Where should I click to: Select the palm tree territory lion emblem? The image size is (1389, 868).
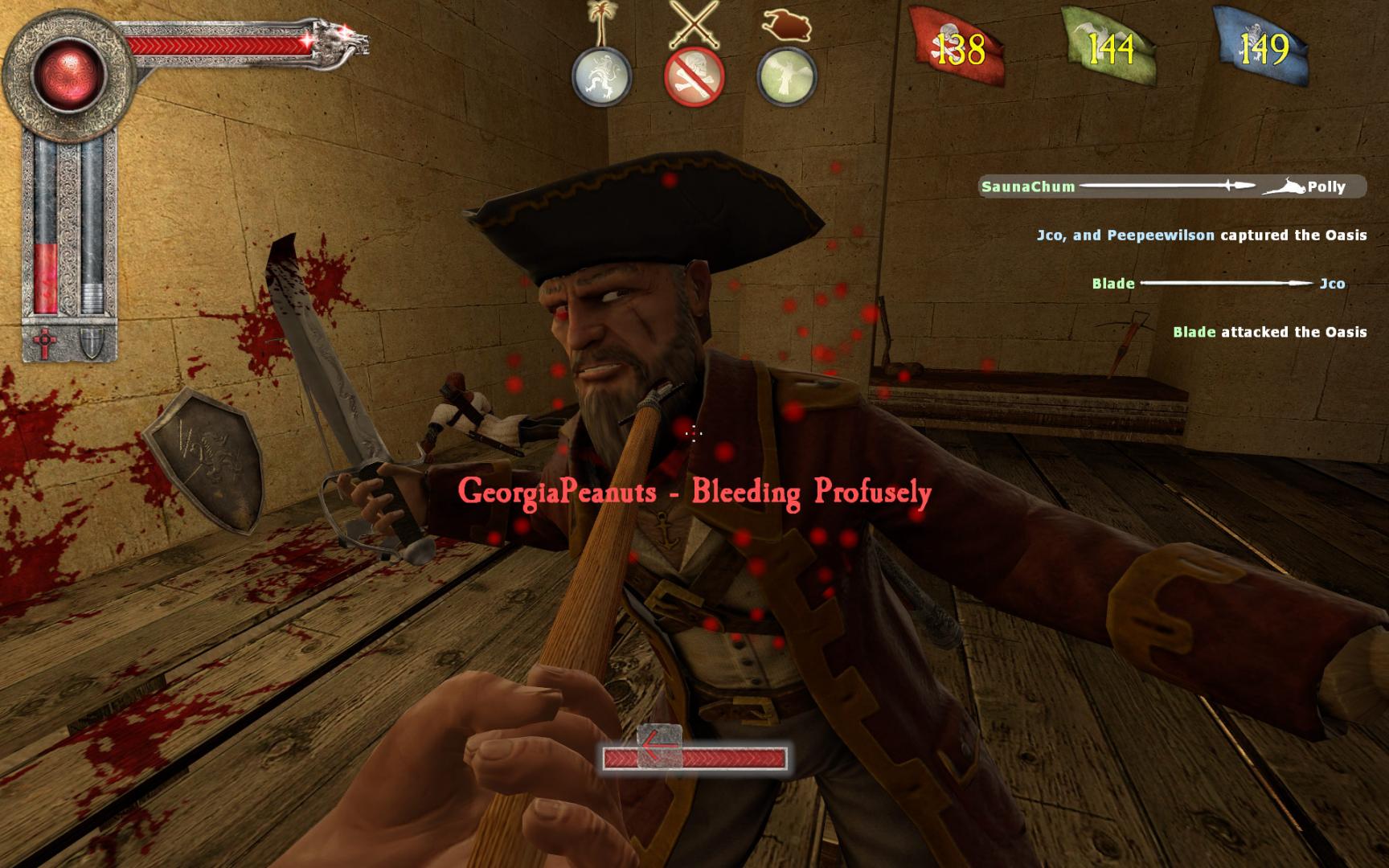click(602, 78)
